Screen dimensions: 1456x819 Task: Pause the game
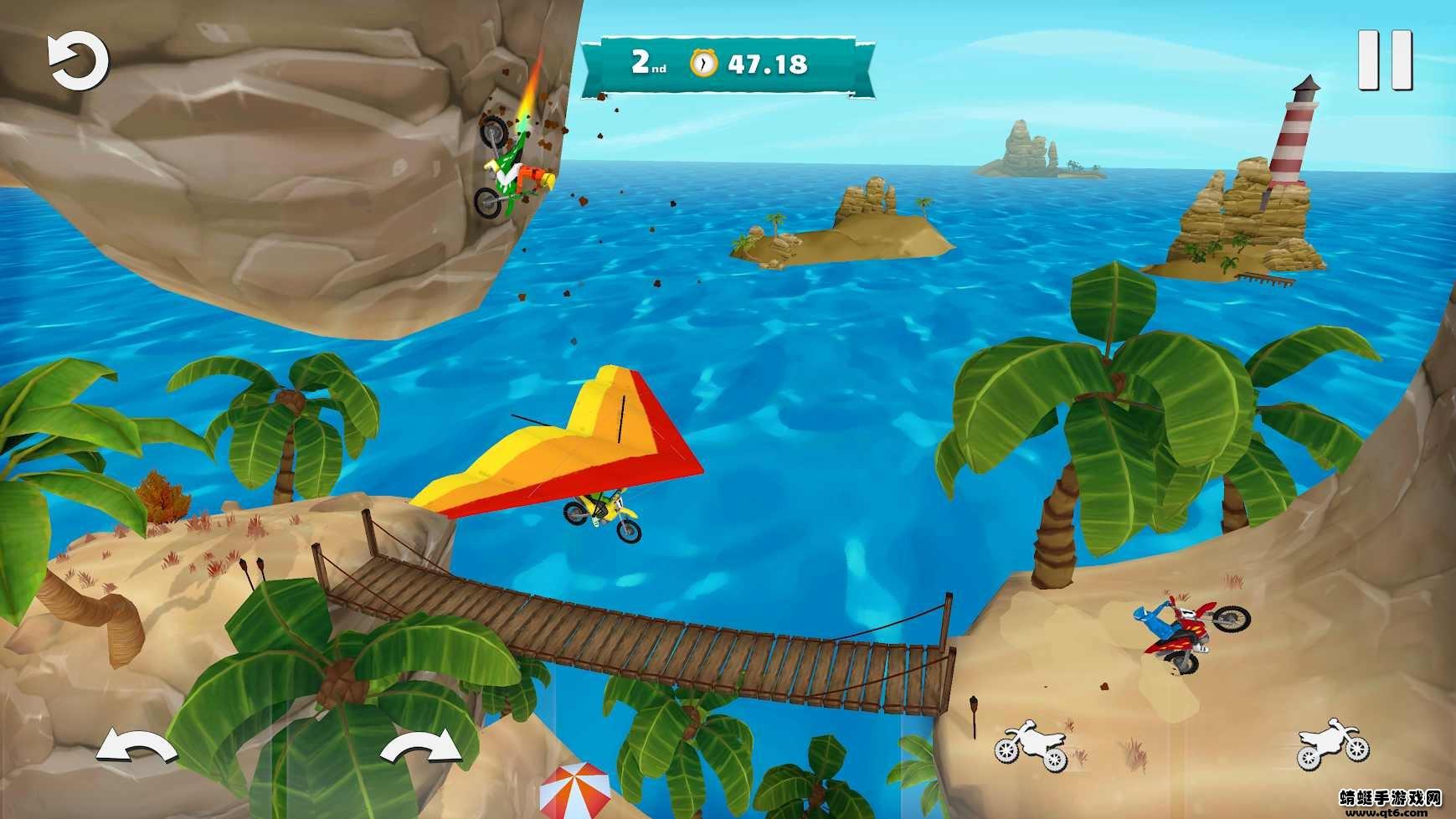tap(1385, 60)
